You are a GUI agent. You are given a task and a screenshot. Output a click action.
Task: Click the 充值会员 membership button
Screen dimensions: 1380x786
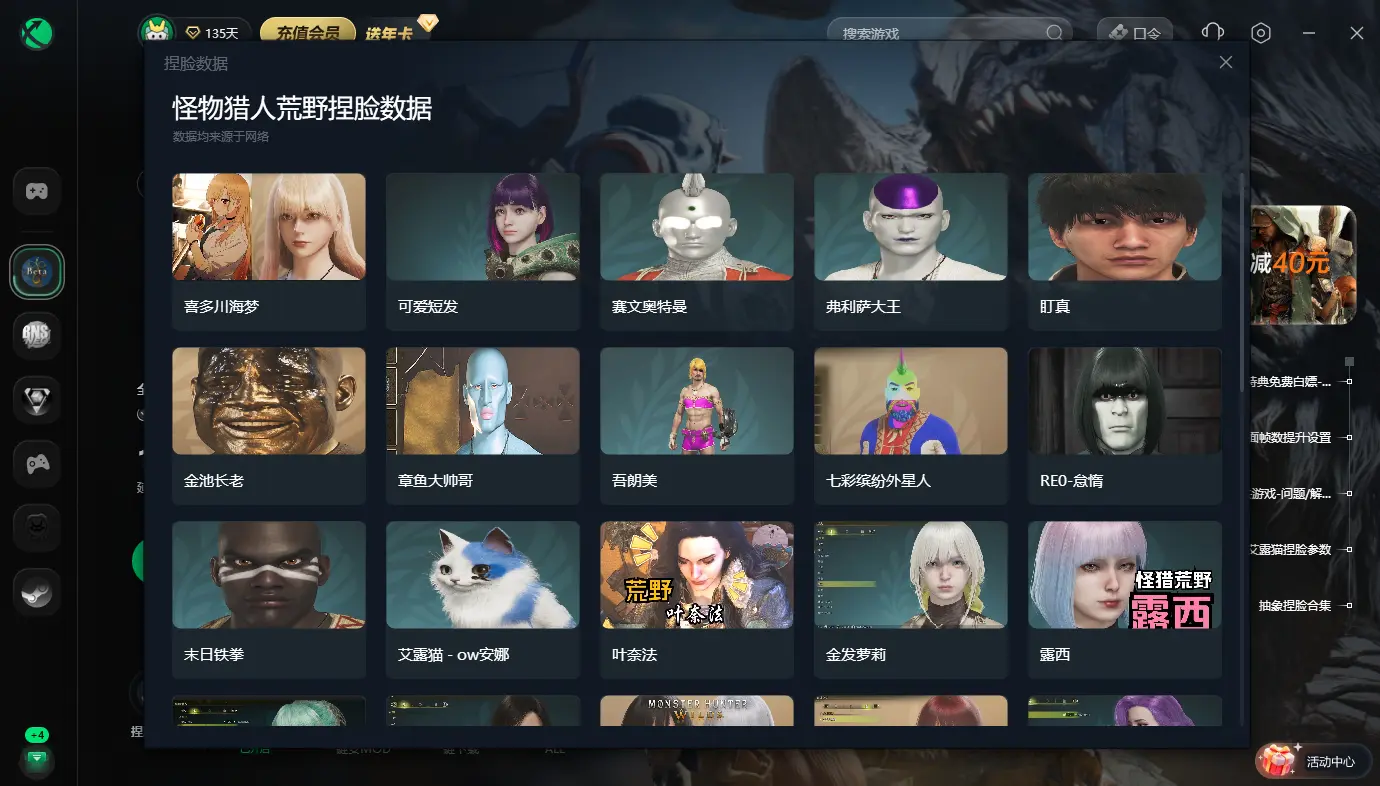click(308, 31)
